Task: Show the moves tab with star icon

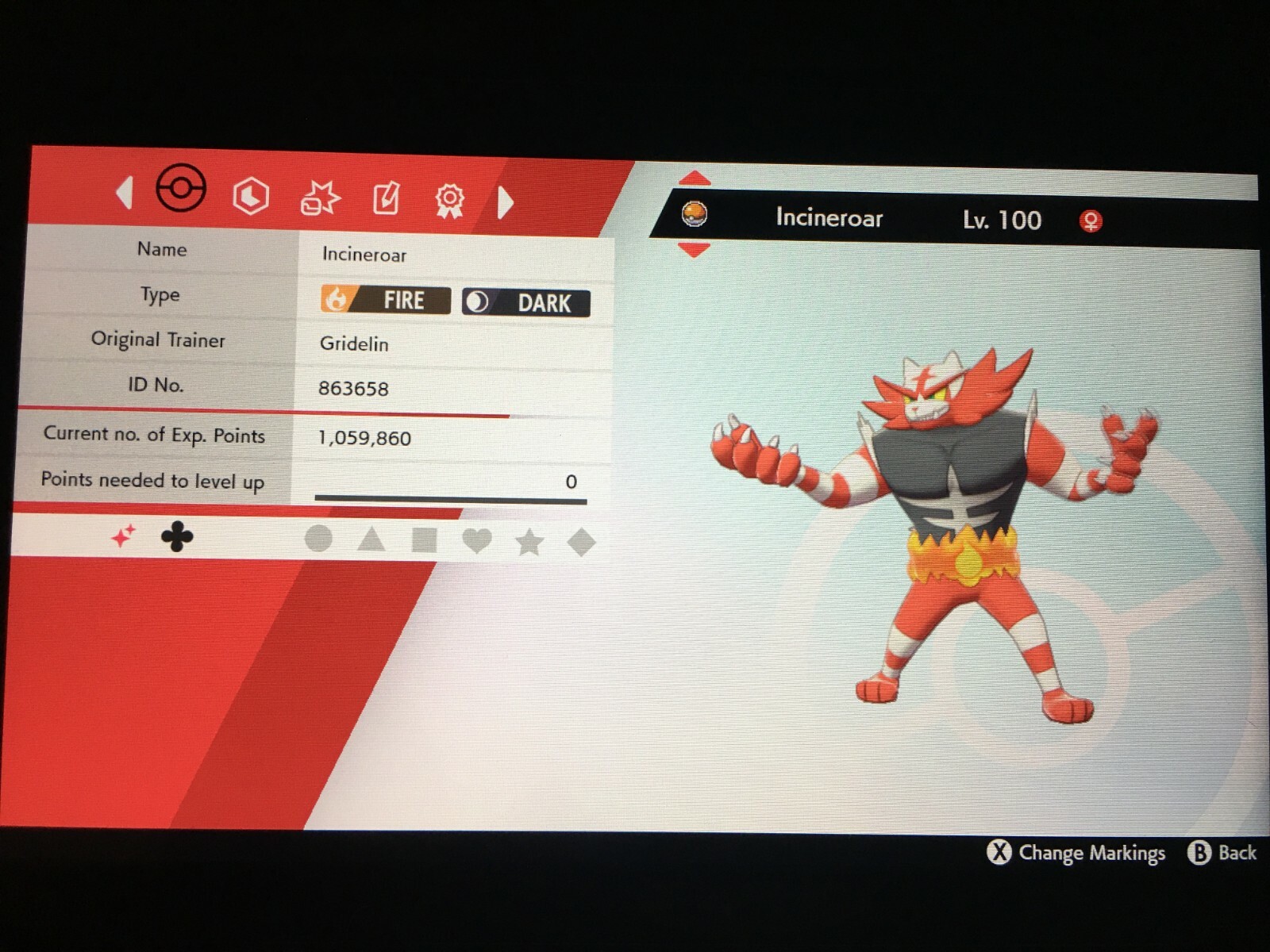Action: 320,198
